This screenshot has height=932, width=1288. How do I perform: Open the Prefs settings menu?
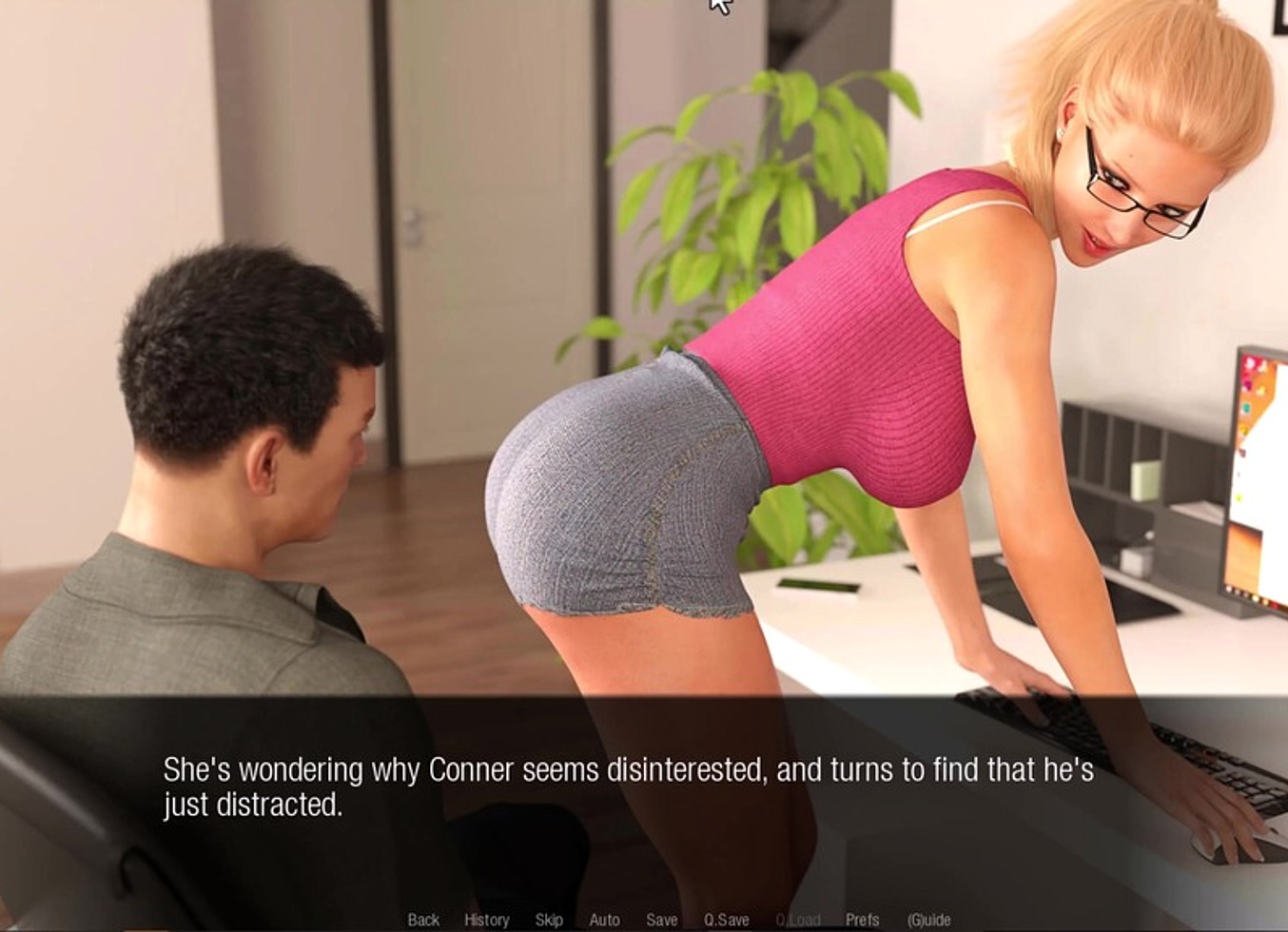coord(862,920)
